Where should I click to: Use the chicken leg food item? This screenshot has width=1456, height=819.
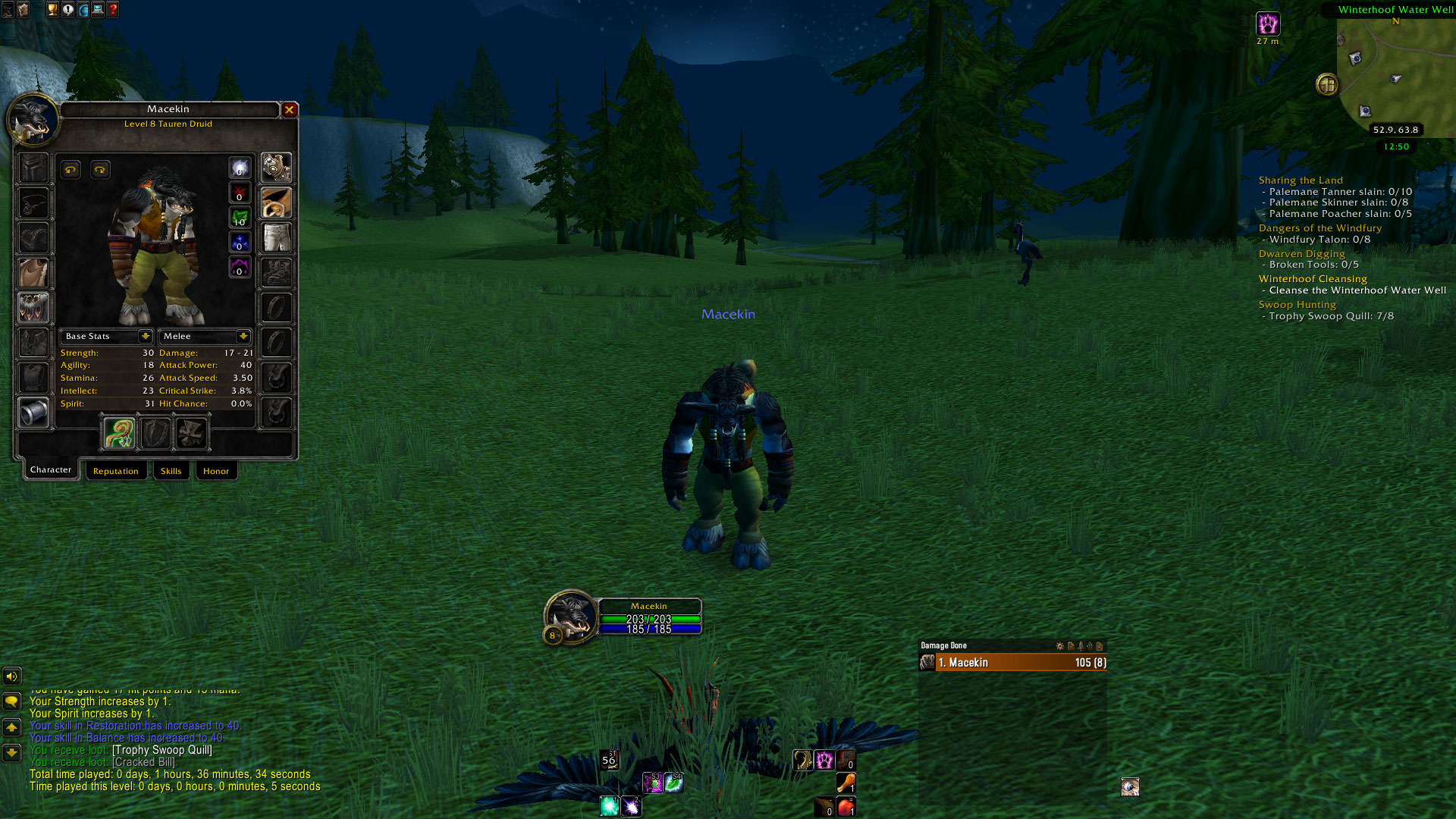pos(846,782)
